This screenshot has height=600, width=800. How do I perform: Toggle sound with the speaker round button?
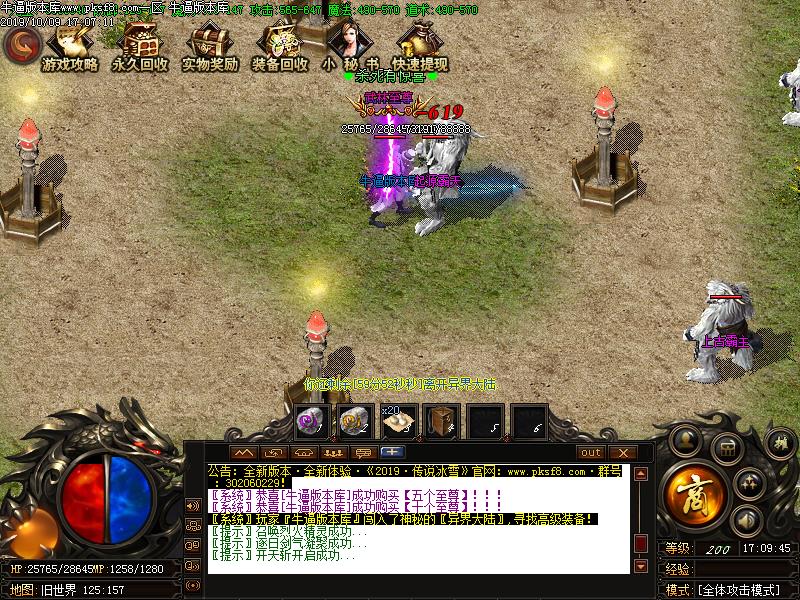pos(744,520)
